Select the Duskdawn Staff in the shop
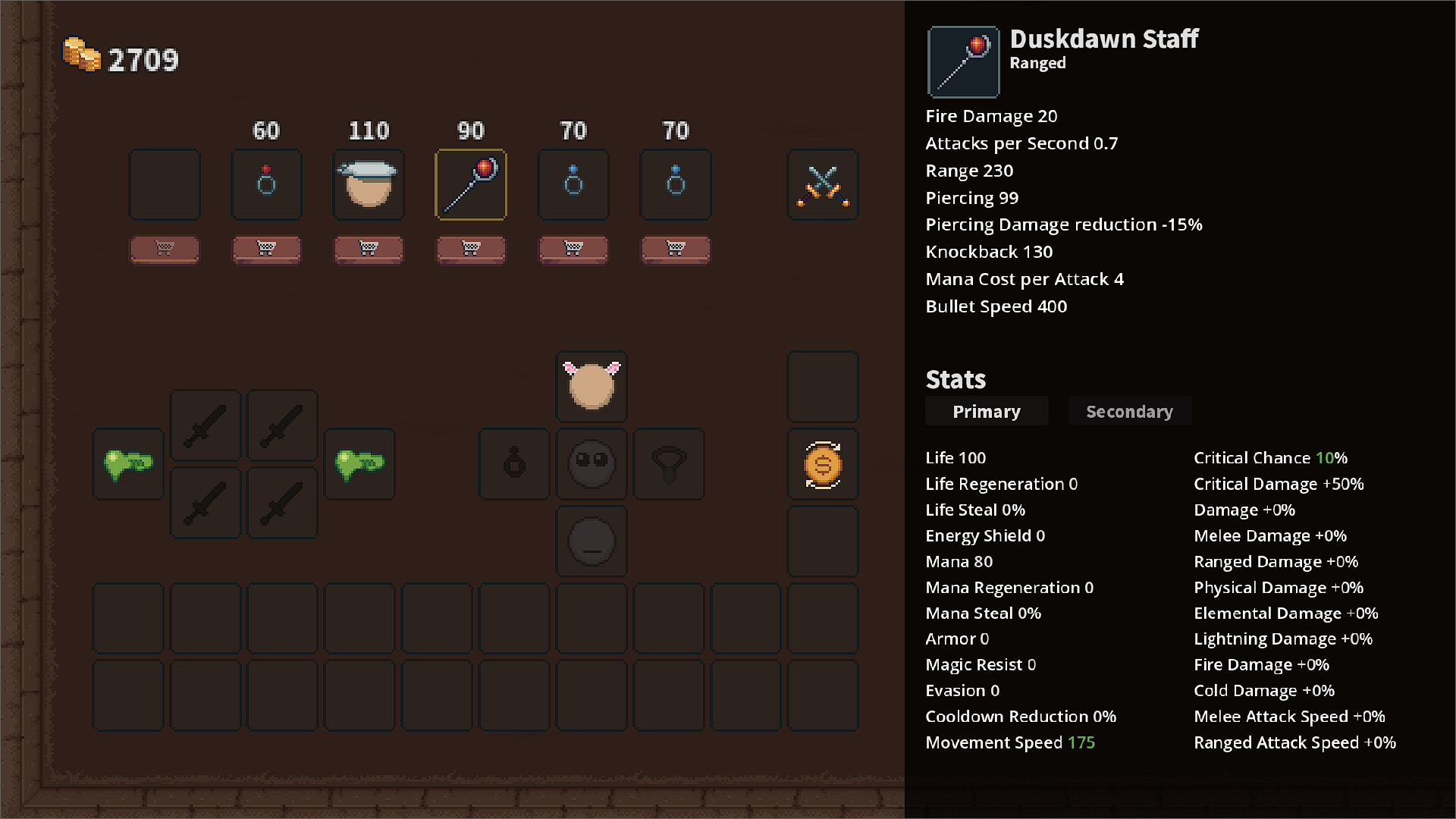This screenshot has width=1456, height=819. pos(470,184)
